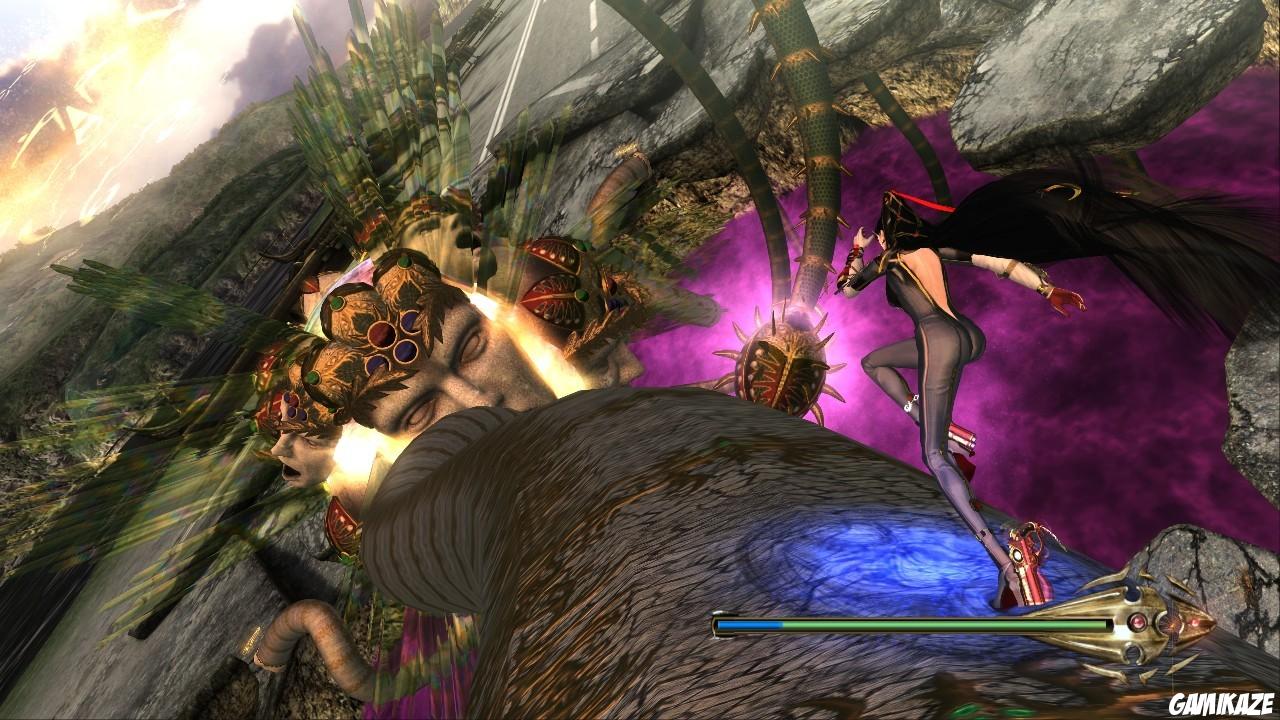The height and width of the screenshot is (720, 1280).
Task: Click the GAMIKAZE watermark text
Action: click(1219, 700)
